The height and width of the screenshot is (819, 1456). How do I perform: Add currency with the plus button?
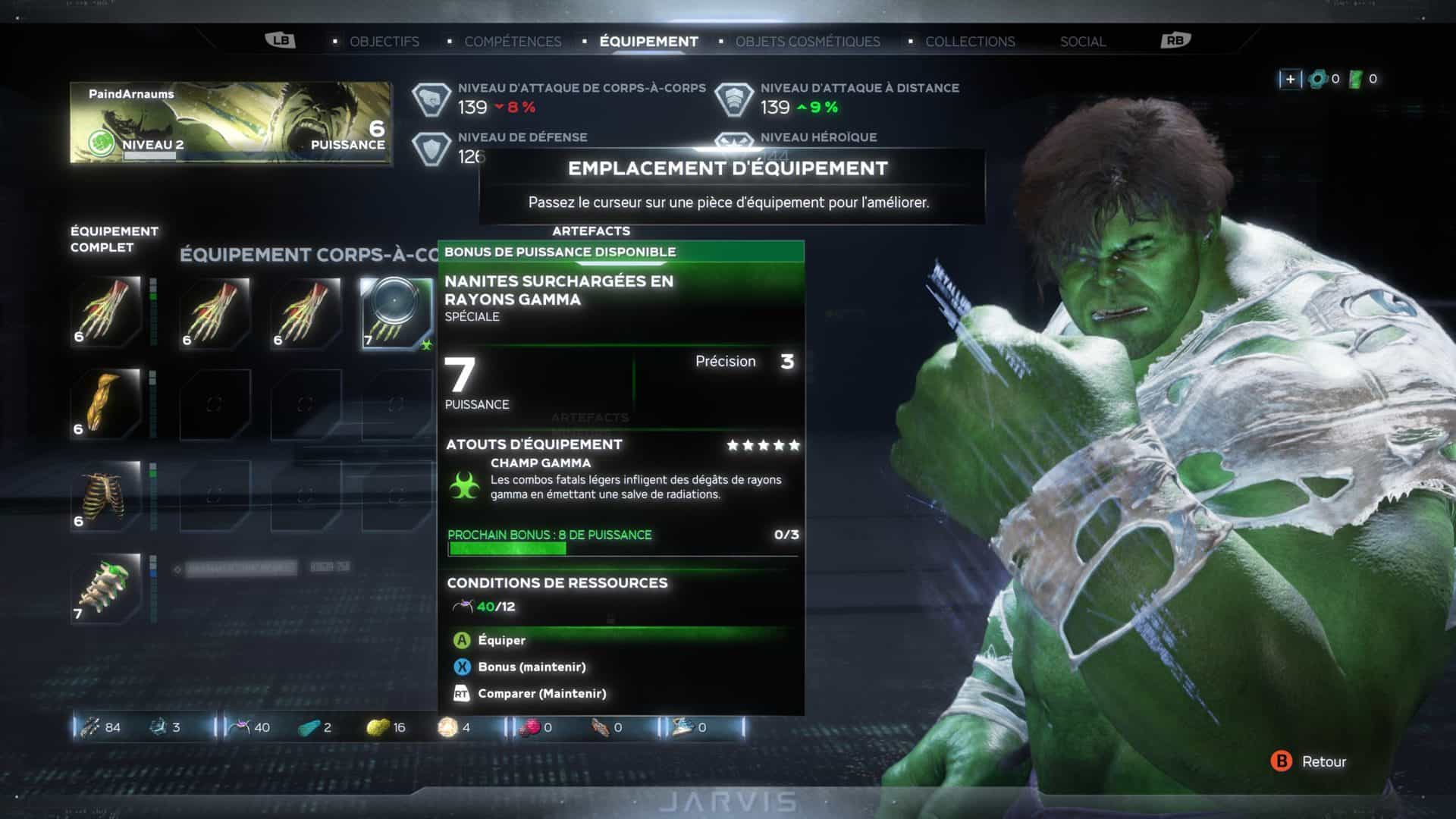point(1290,79)
